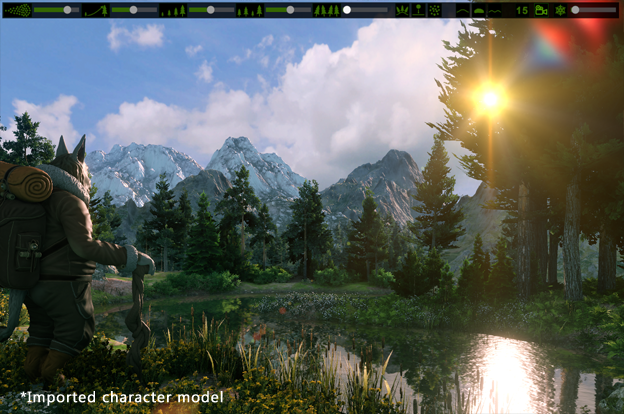Select the scattered dots density icon
This screenshot has width=624, height=414.
point(17,10)
